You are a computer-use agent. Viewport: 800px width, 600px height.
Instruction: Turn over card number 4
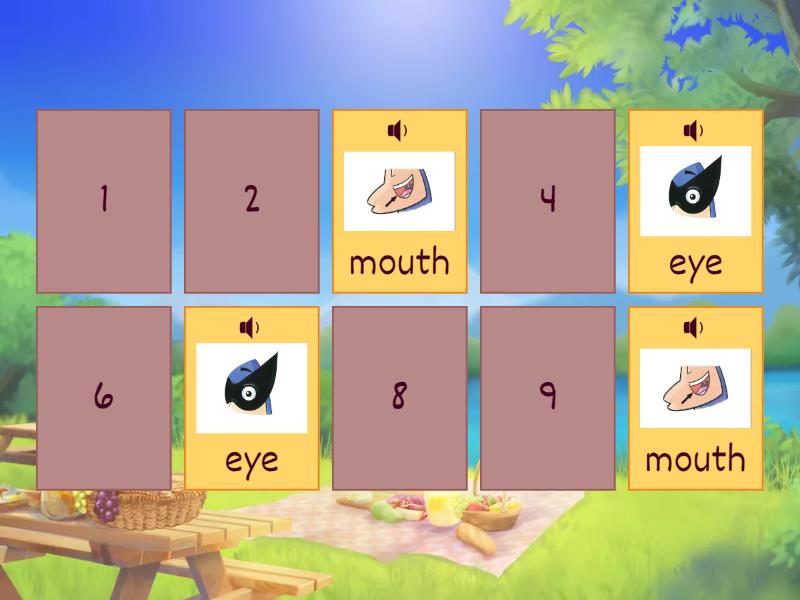pos(548,201)
